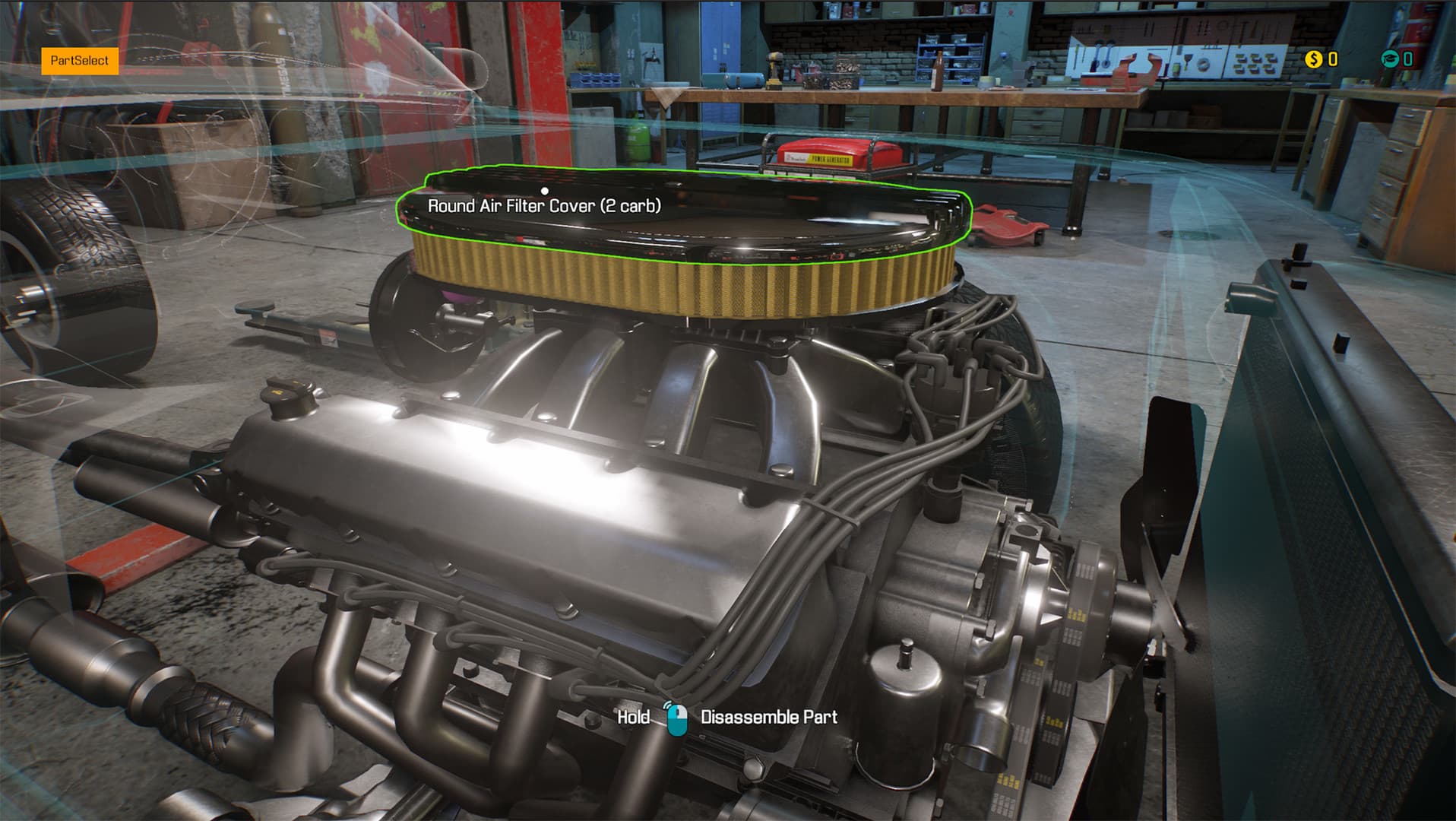The image size is (1456, 821).
Task: Click the green graduation cap skill points icon
Action: [1391, 59]
